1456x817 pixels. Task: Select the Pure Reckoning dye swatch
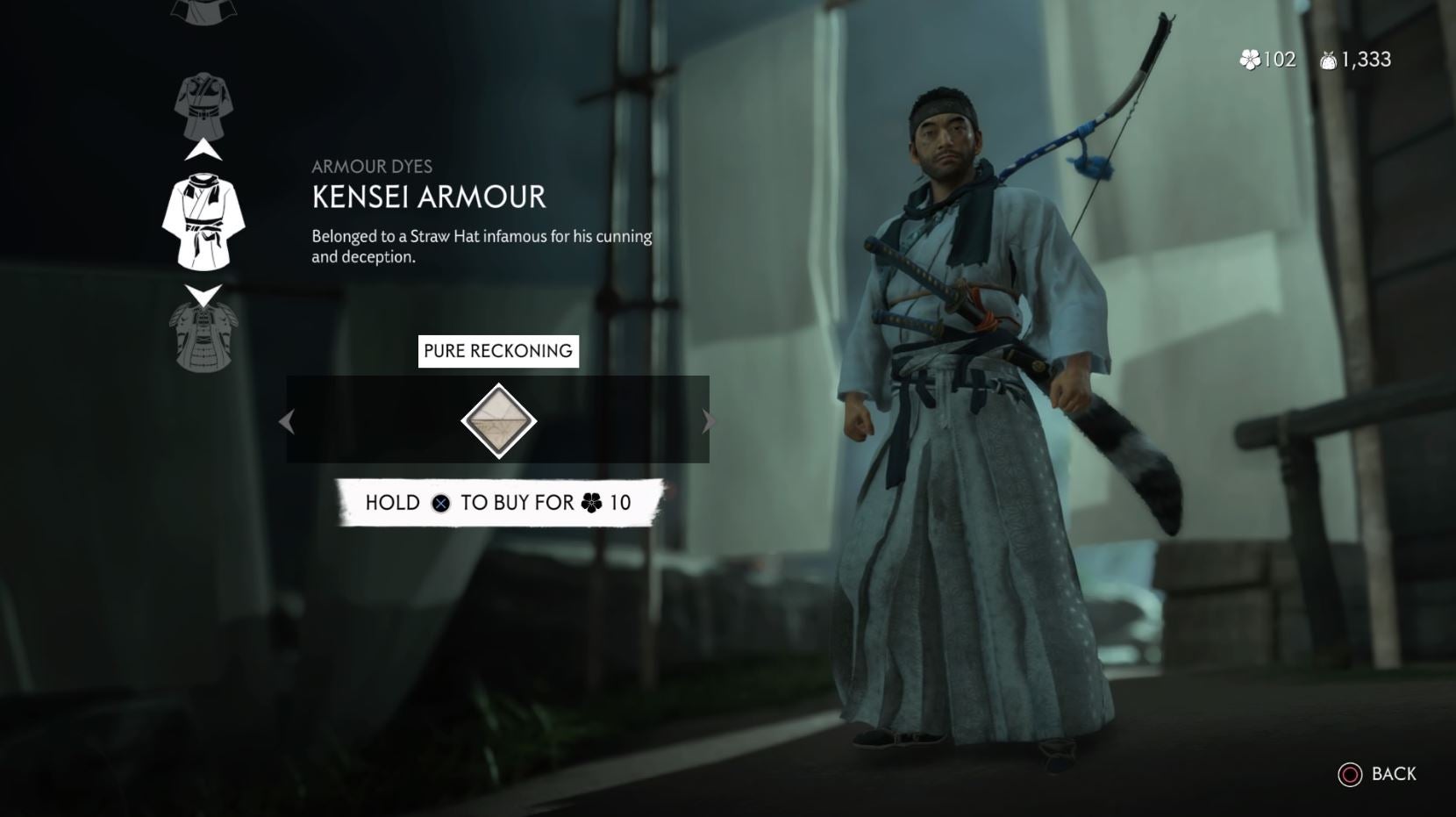[498, 421]
